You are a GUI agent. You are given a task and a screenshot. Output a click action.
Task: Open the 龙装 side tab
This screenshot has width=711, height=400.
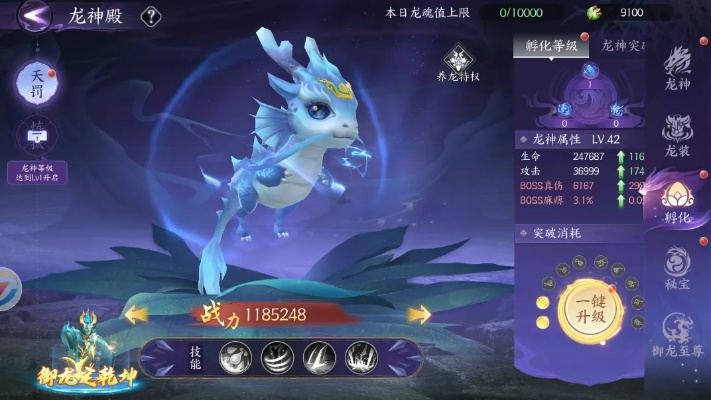[x=678, y=134]
